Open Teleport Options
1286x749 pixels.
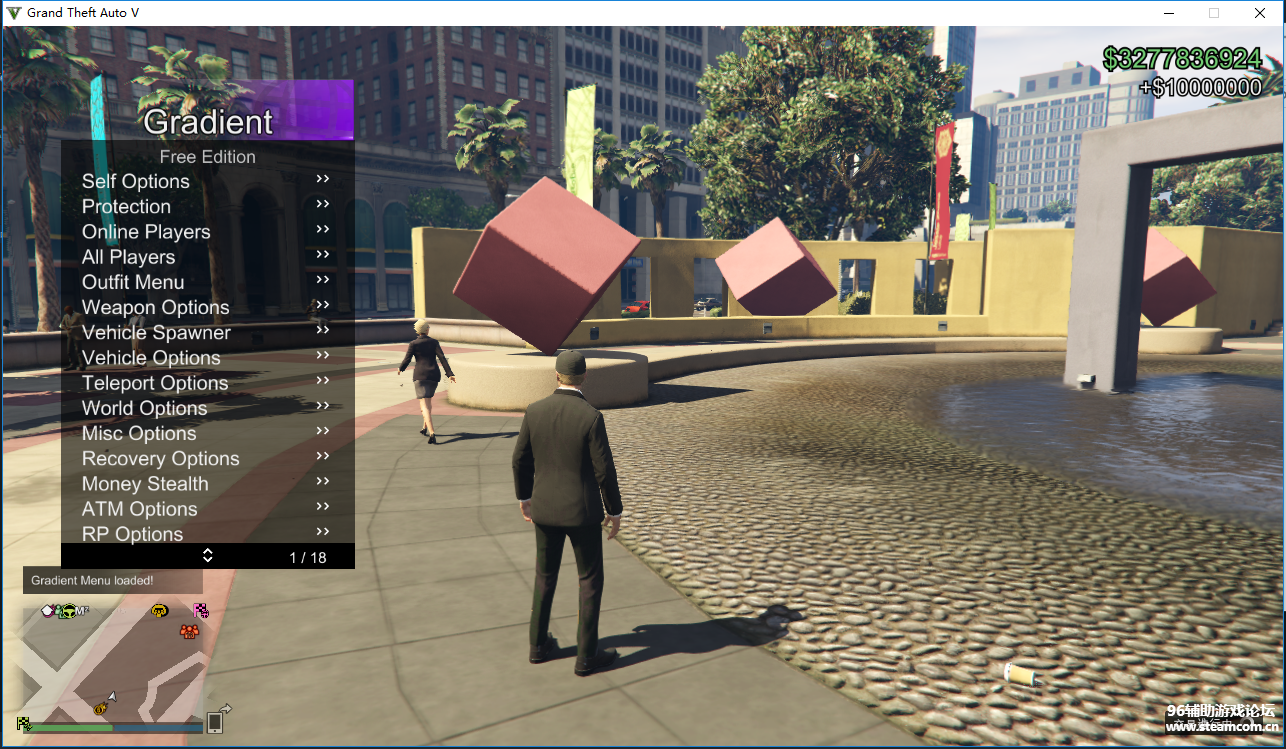click(155, 383)
